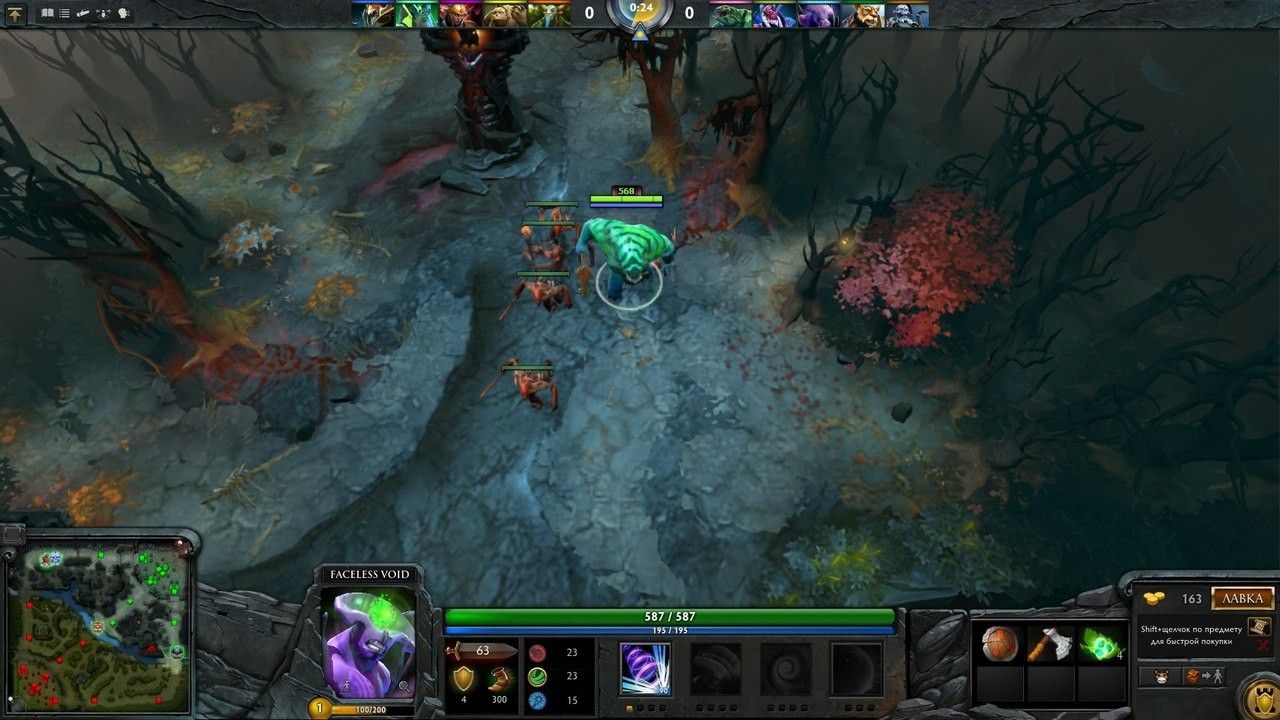Click on the minimap

(x=98, y=627)
